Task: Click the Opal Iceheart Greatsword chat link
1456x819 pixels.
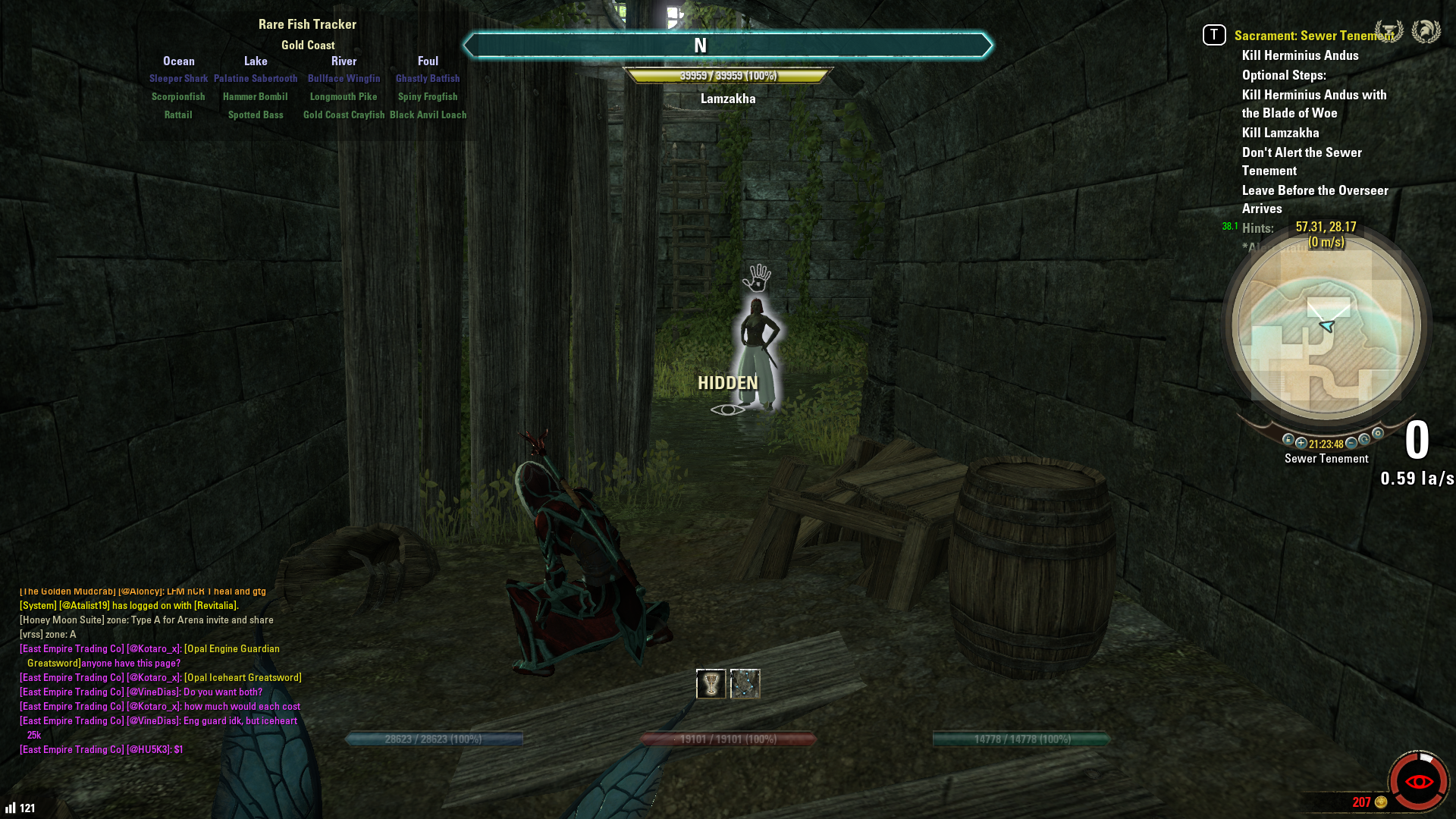Action: click(243, 677)
